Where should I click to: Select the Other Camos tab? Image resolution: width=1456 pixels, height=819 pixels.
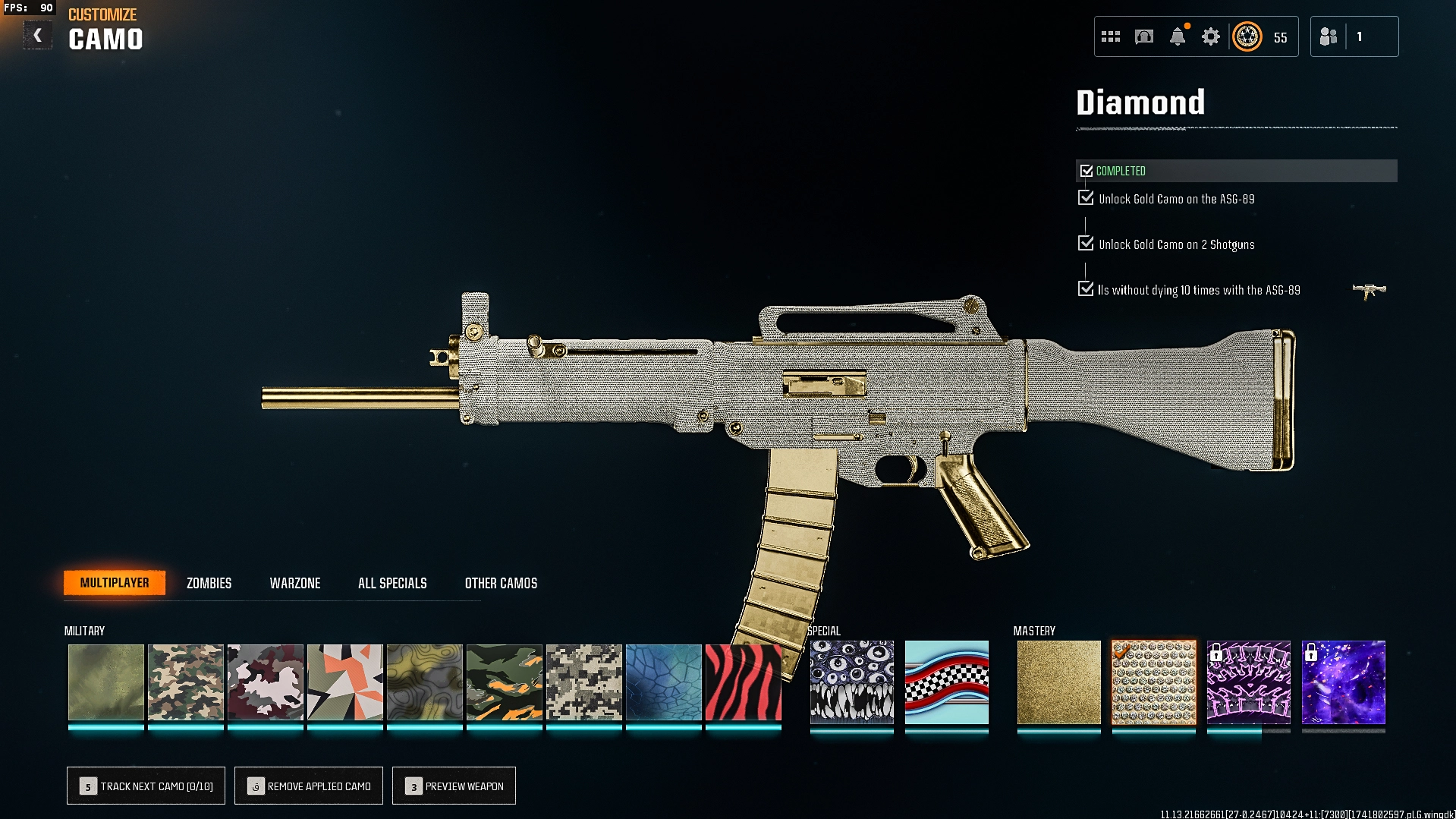[501, 583]
